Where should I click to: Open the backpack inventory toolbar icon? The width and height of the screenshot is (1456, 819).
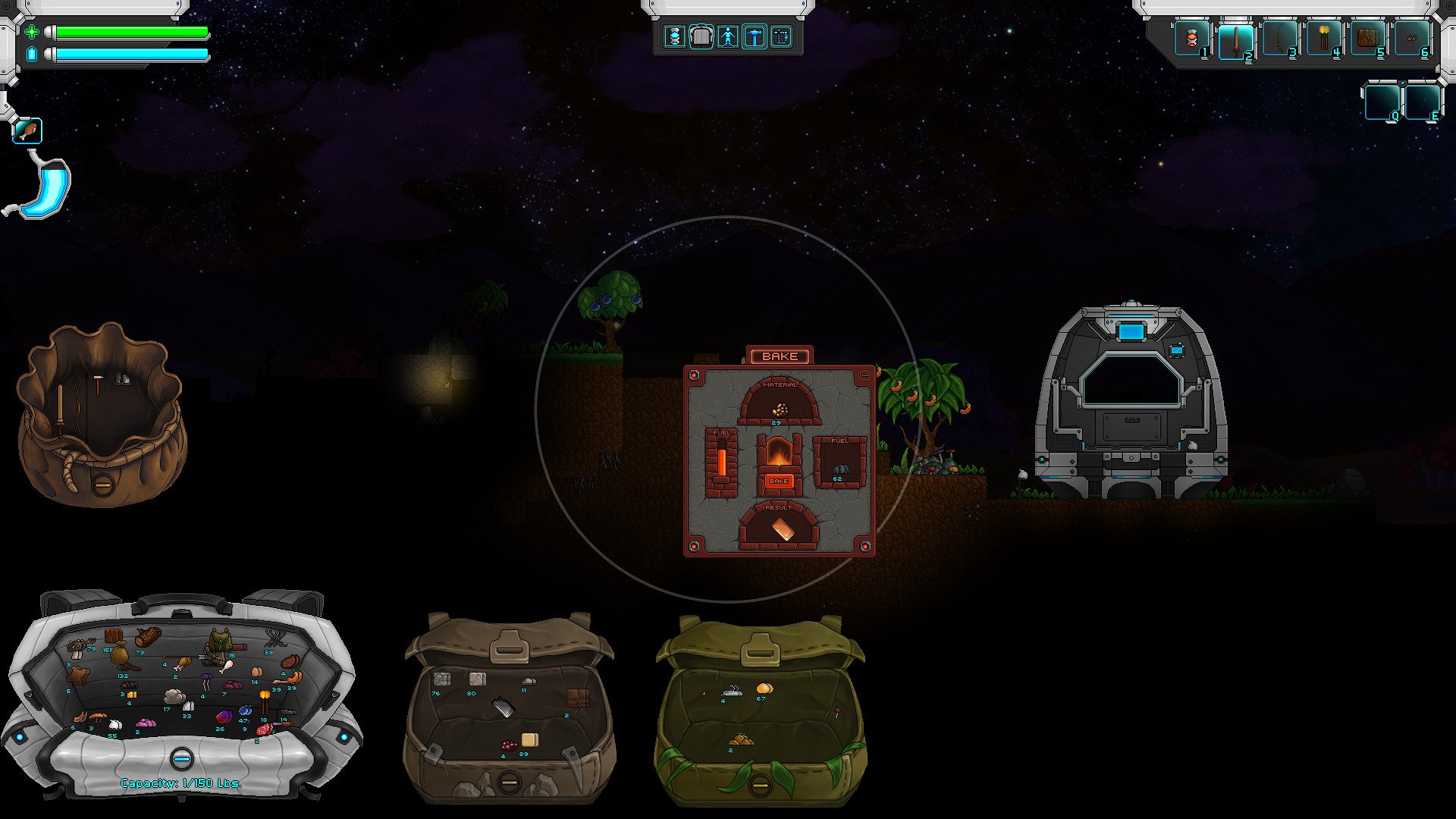click(701, 36)
